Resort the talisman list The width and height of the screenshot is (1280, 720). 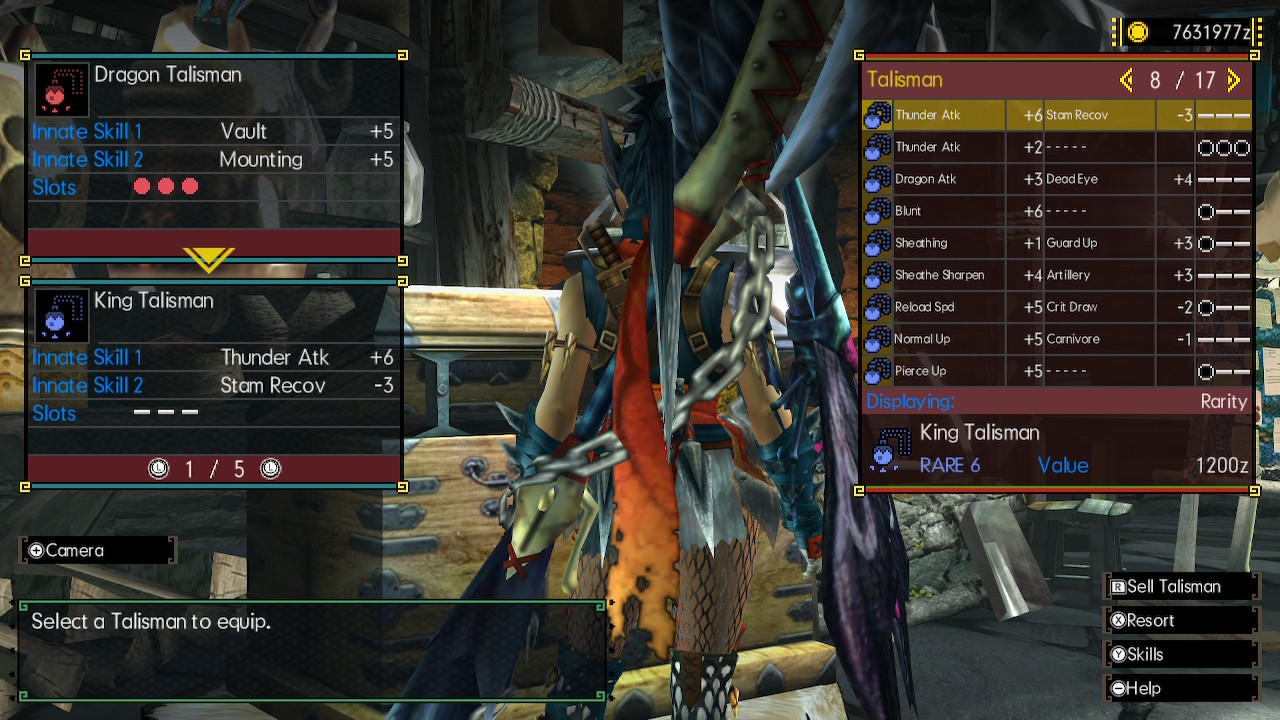[1180, 621]
